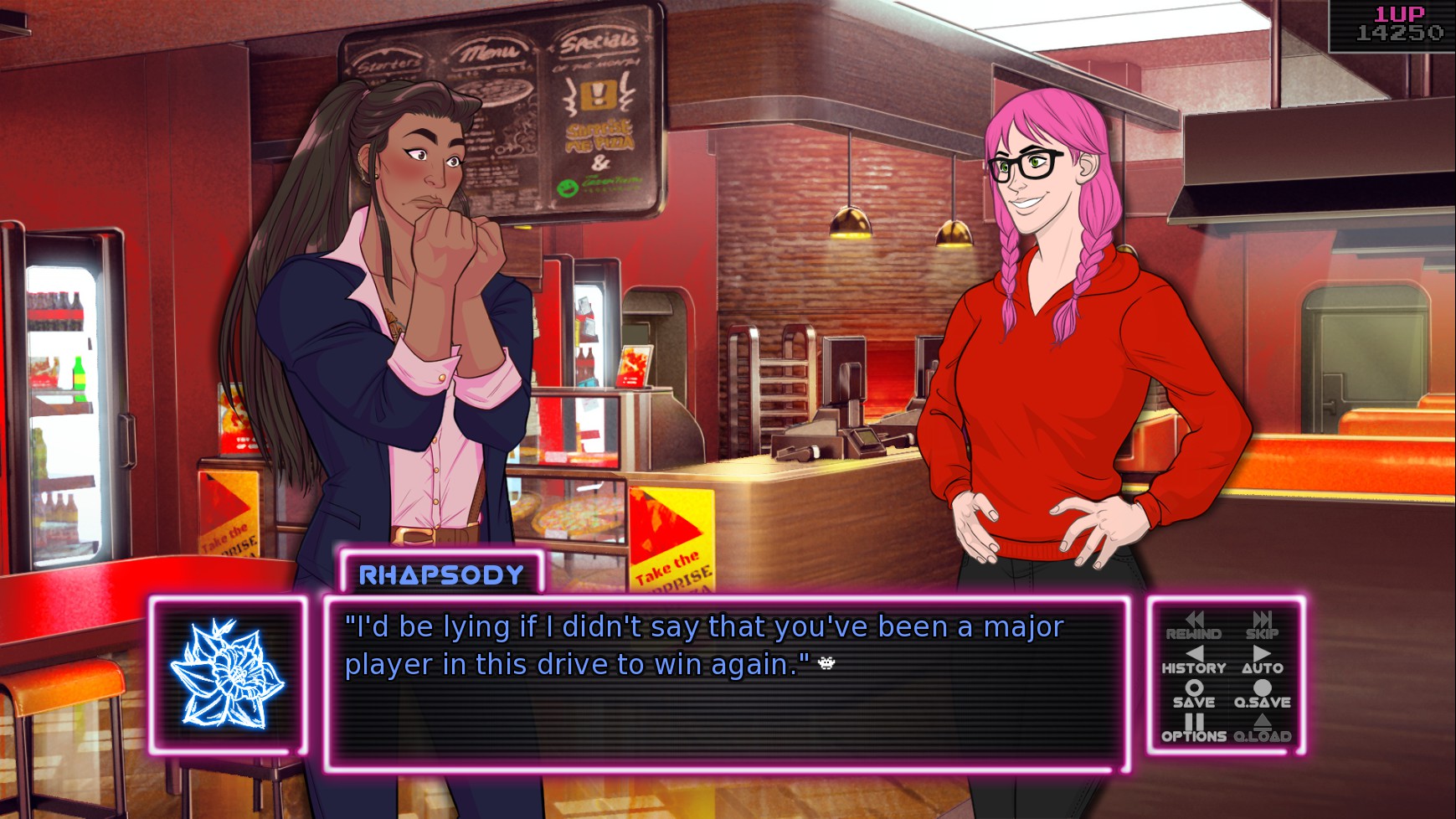The image size is (1456, 819).
Task: Skip ahead through dialogue
Action: point(1262,626)
